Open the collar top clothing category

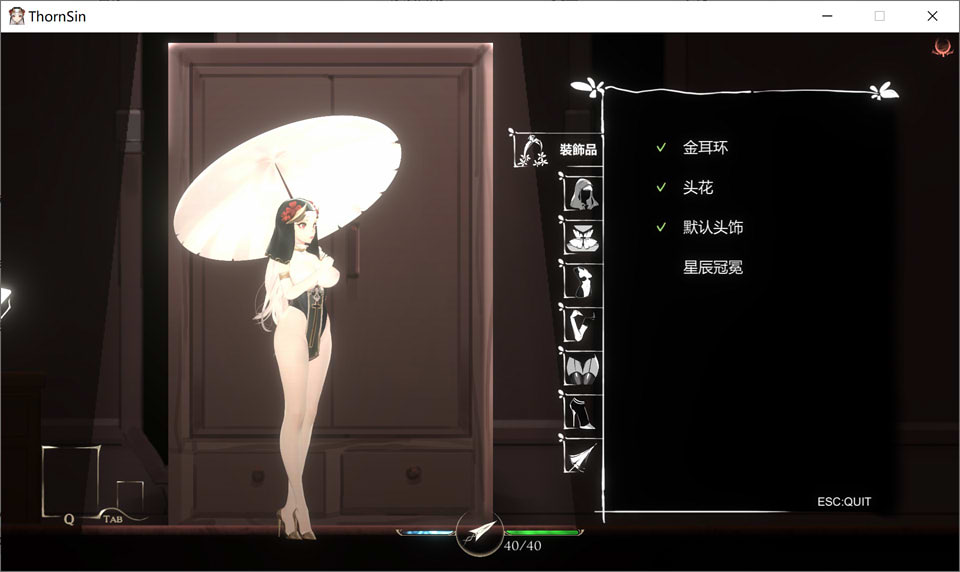pos(581,237)
